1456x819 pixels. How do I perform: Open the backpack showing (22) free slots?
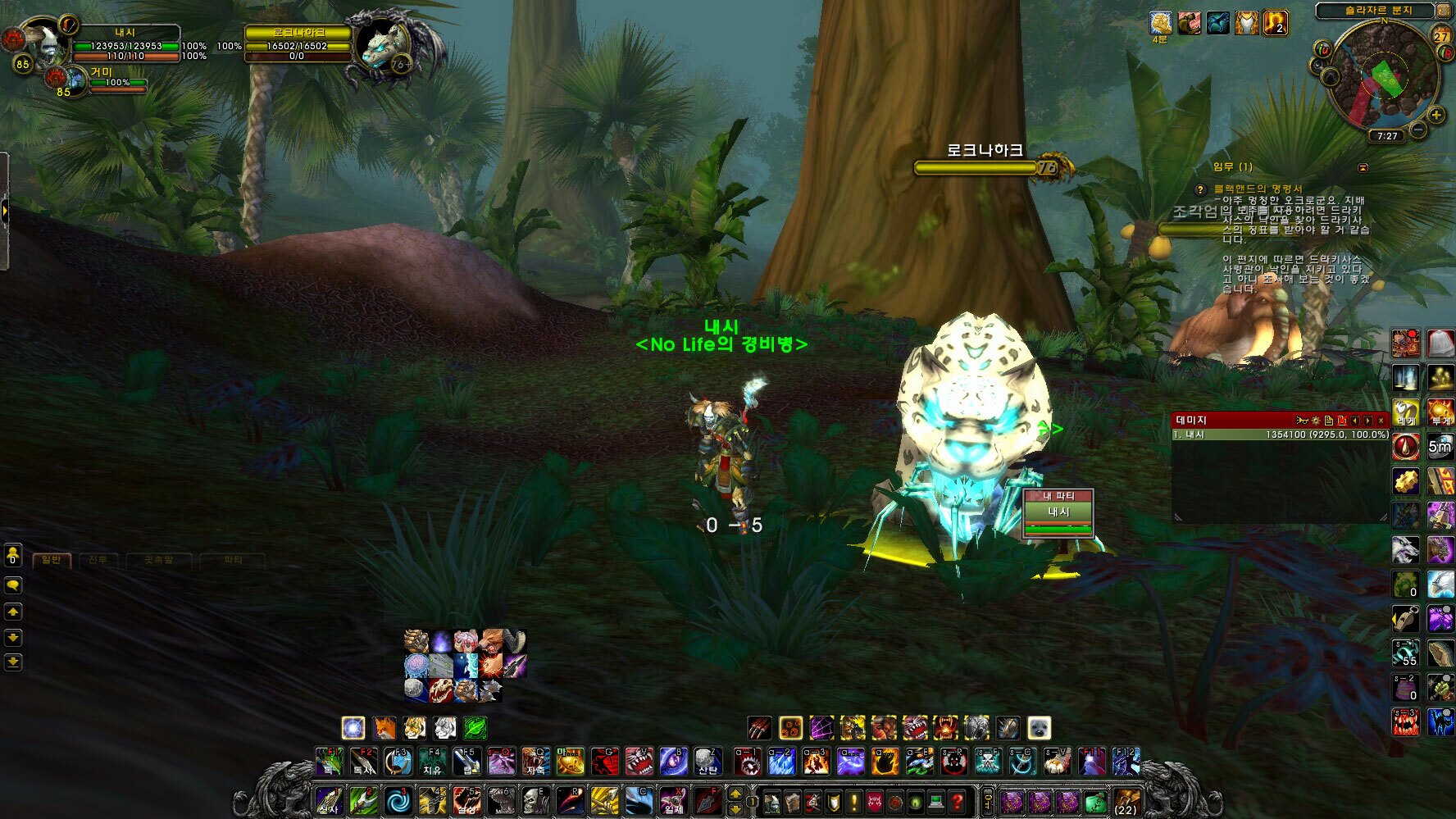click(1126, 801)
